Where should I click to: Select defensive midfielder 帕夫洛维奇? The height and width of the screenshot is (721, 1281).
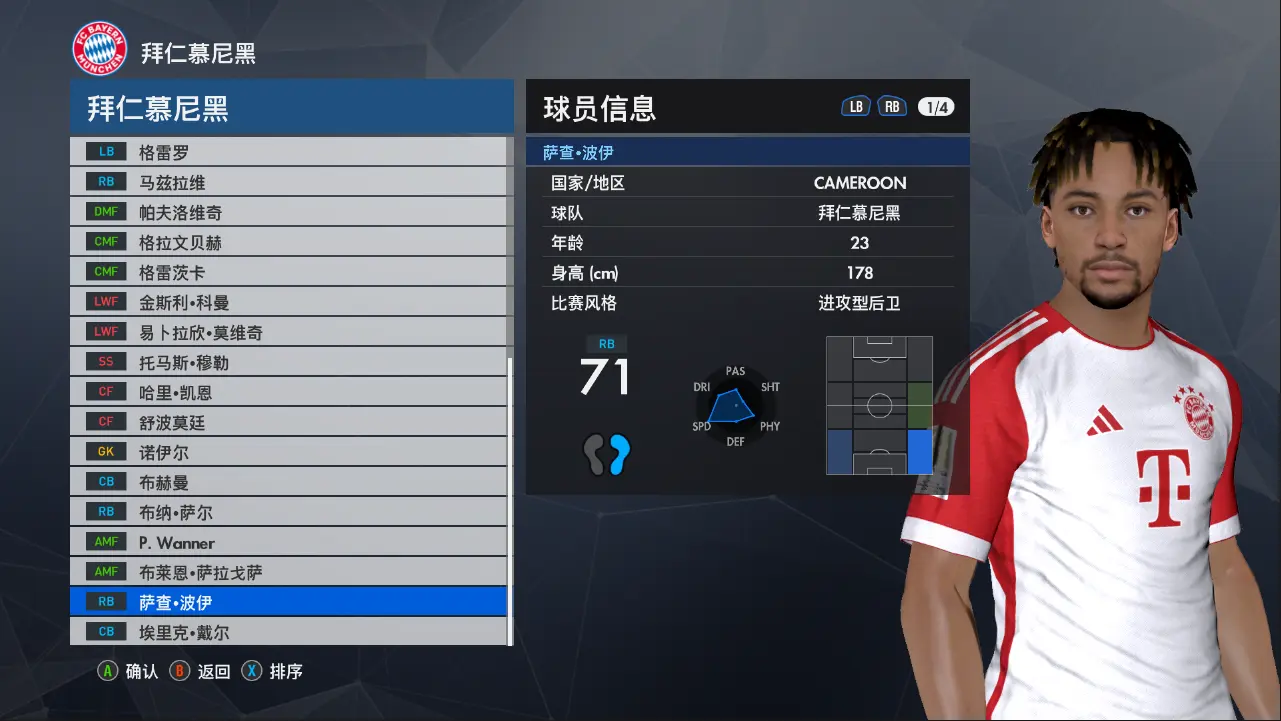(288, 212)
